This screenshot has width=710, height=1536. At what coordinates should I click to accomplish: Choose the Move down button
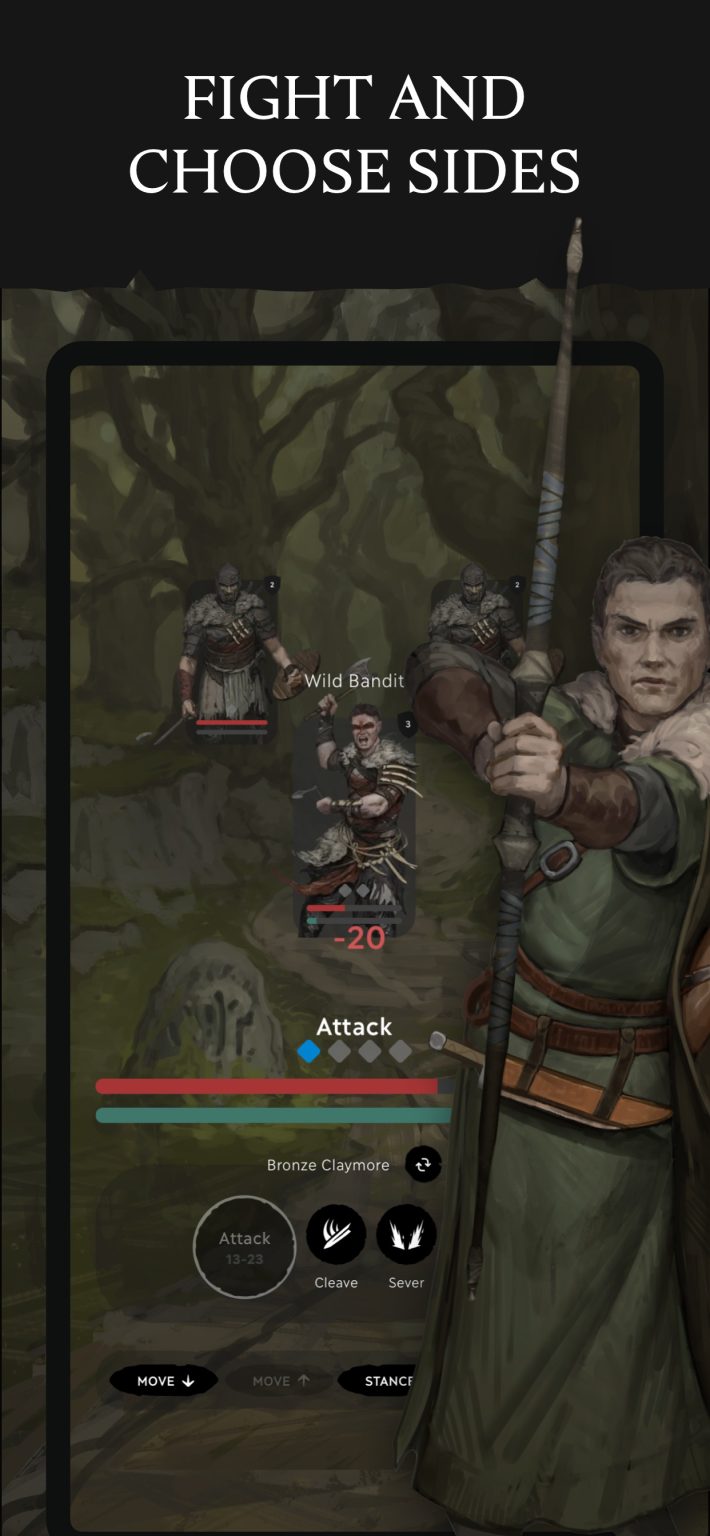point(165,1381)
